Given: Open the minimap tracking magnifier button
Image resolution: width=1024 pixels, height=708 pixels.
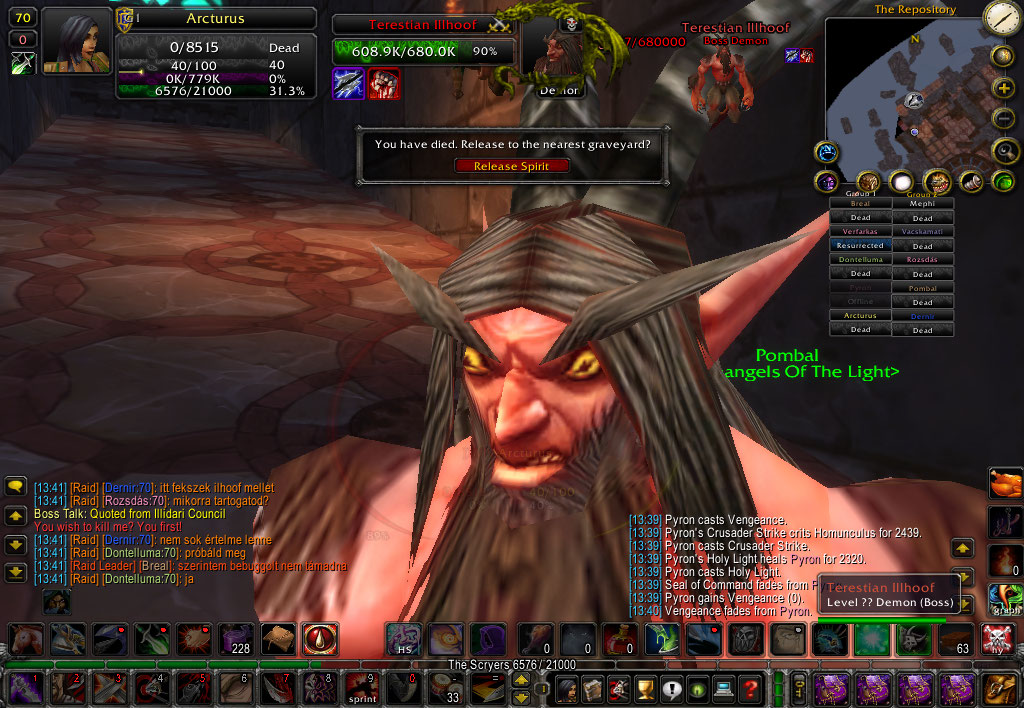Looking at the screenshot, I should [x=1003, y=151].
